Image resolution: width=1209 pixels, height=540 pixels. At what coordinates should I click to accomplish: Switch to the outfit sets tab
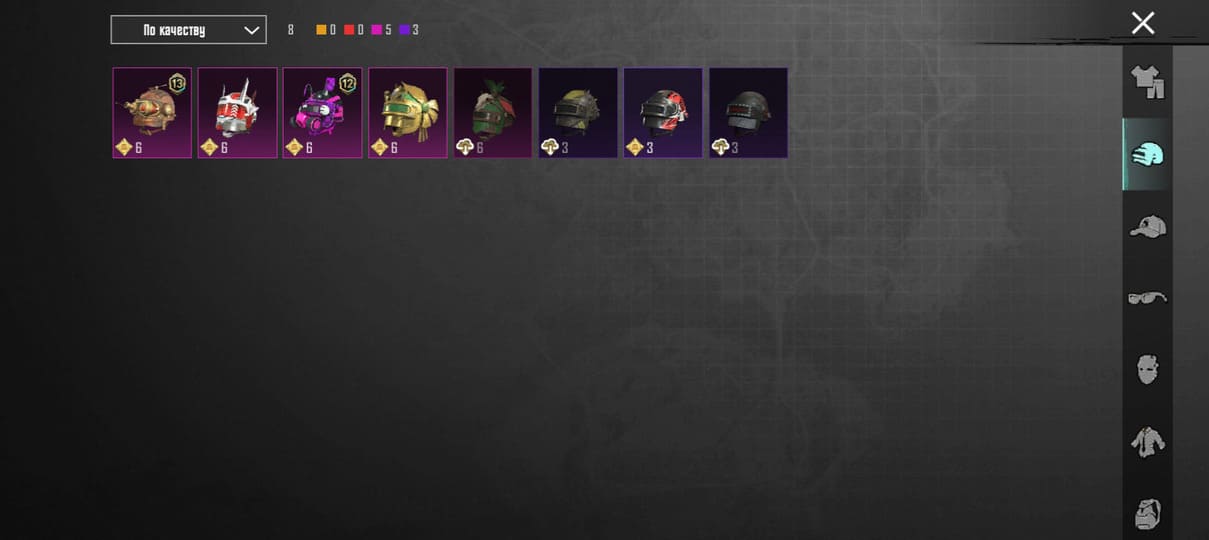(x=1147, y=82)
